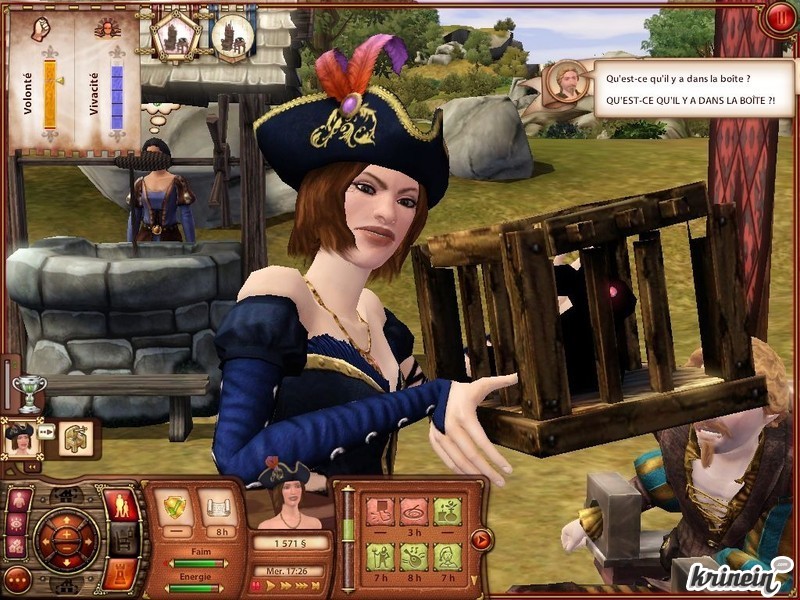Click the bearded man's portrait beside the message
This screenshot has height=600, width=800.
567,82
